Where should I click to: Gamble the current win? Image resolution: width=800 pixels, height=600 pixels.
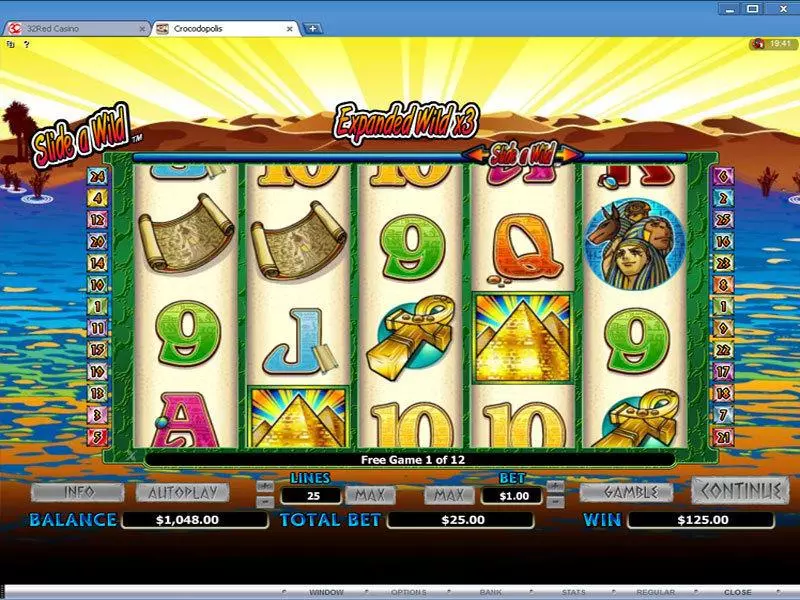(632, 492)
